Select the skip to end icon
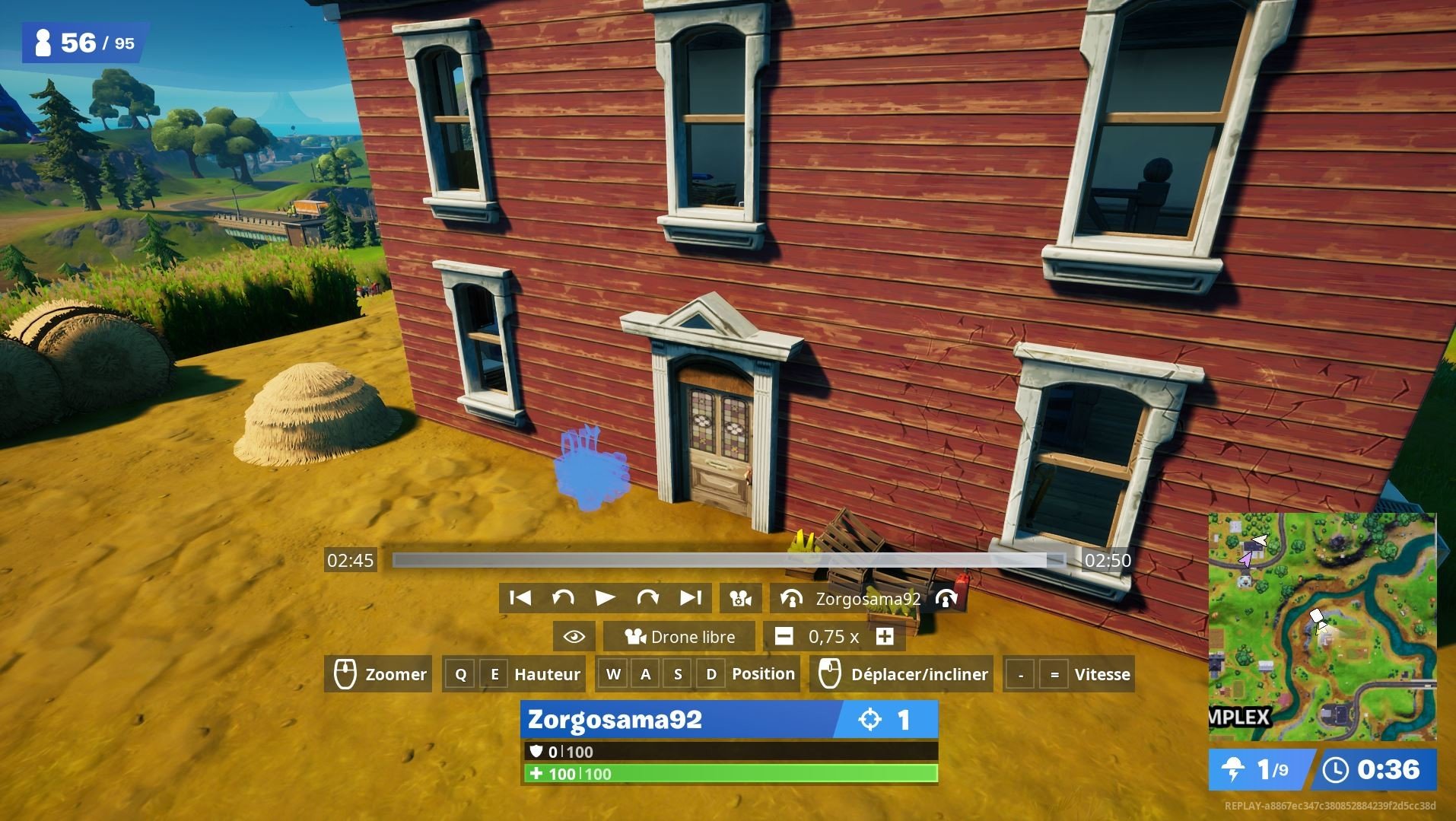Screen dimensions: 1456x821 click(691, 598)
